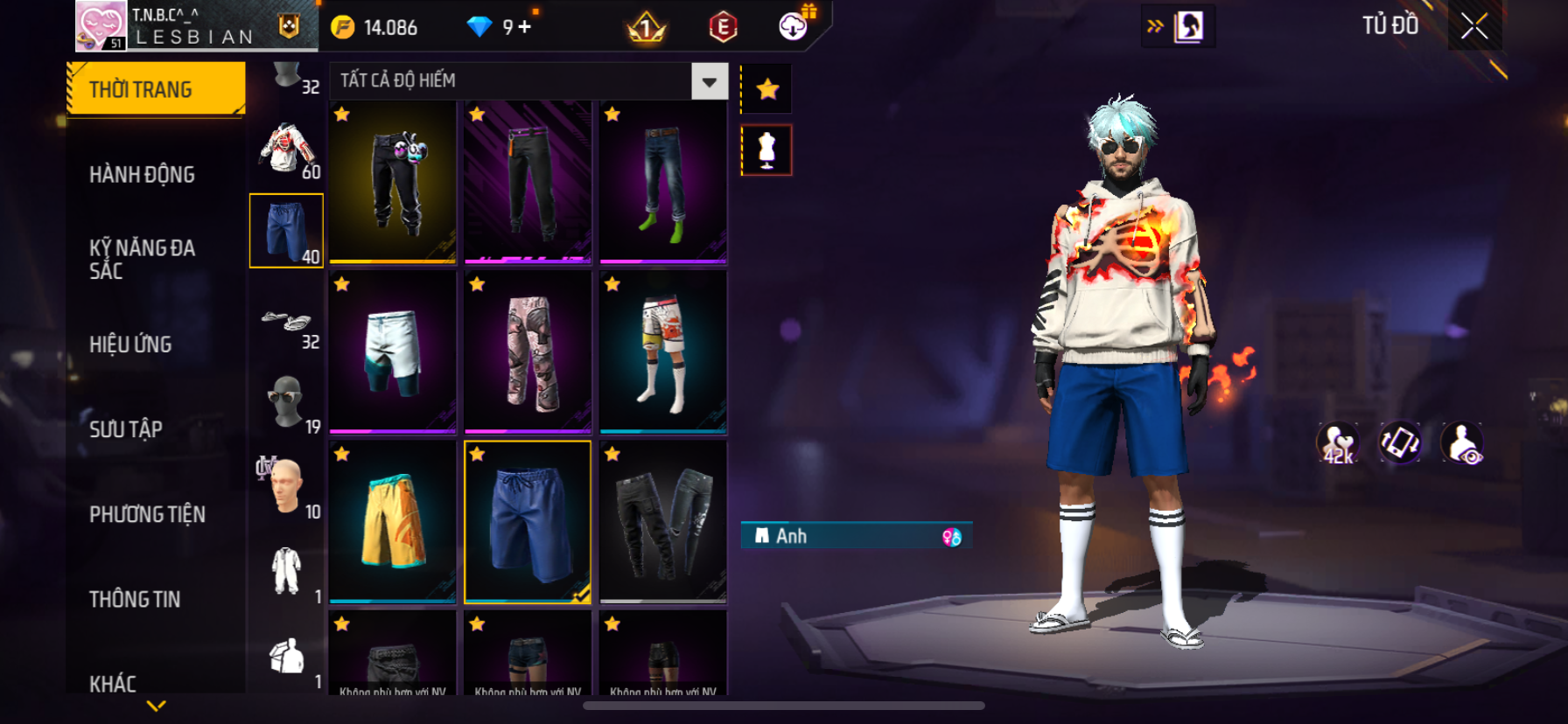Close the wardrobe screen with the X
This screenshot has height=724, width=1568.
point(1474,27)
